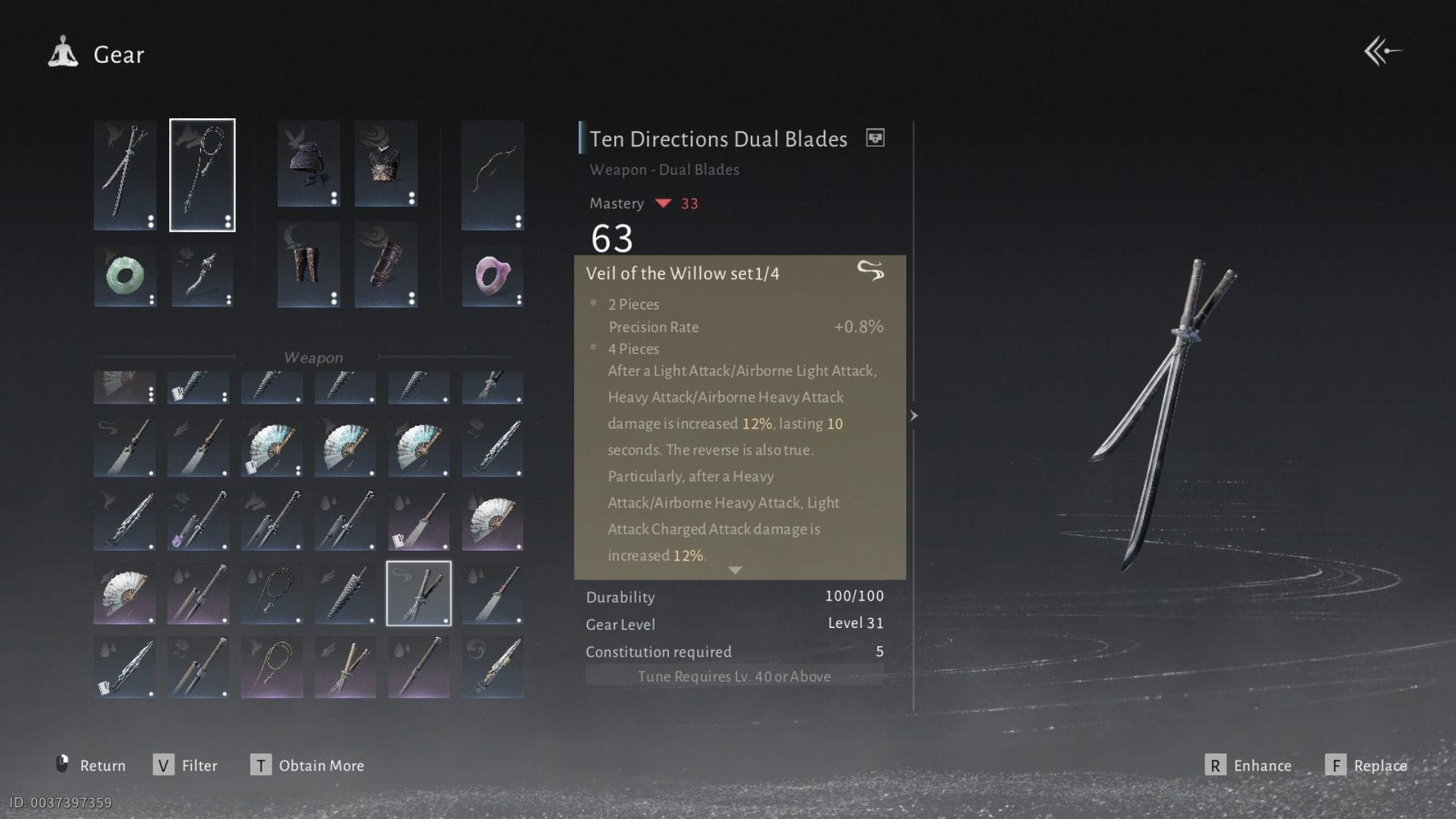Select the blue folding fan weapon thumbnail
The height and width of the screenshot is (819, 1456).
pos(271,446)
